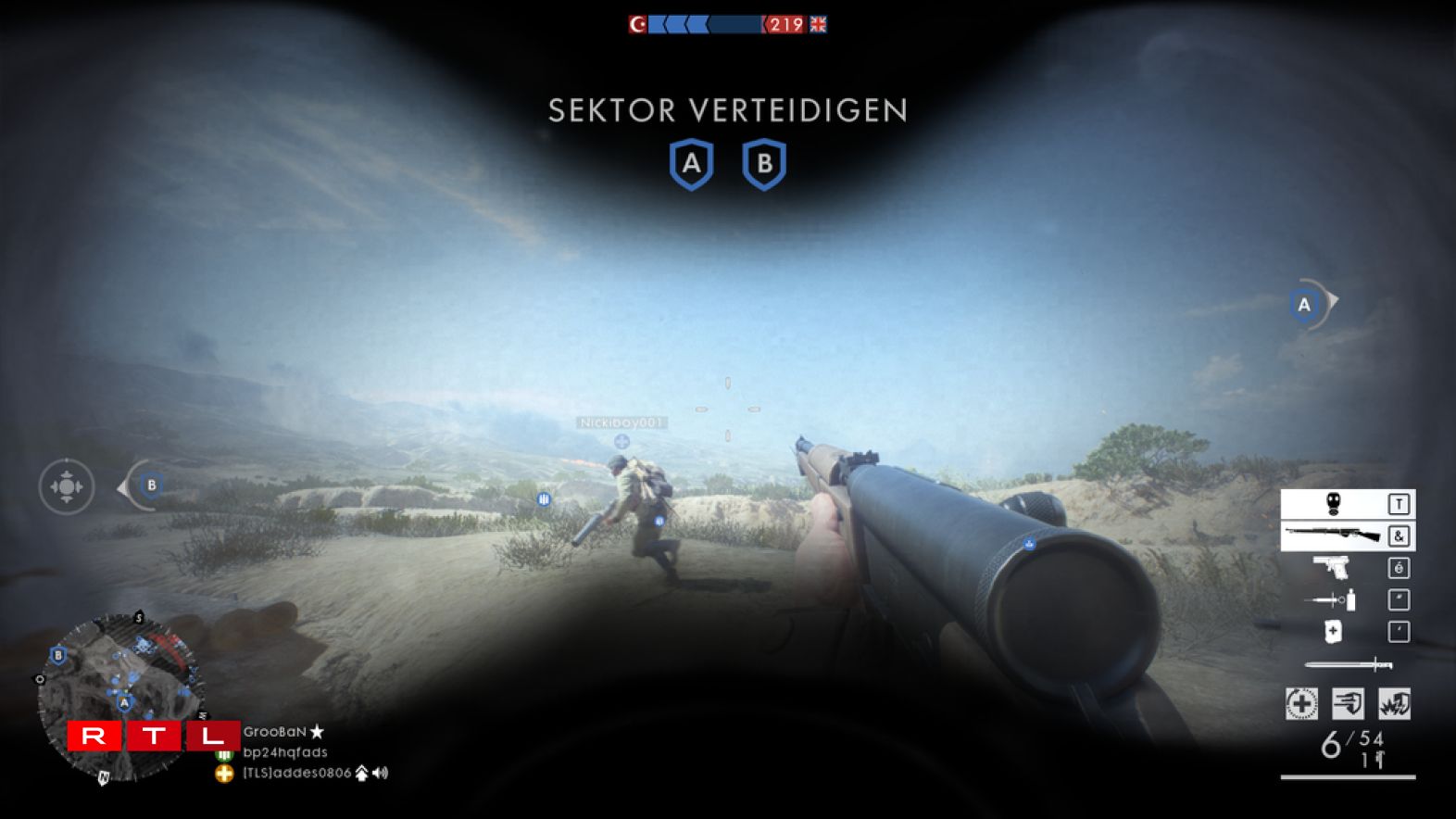Click the RTL channel logo
Image resolution: width=1456 pixels, height=819 pixels.
pos(153,737)
